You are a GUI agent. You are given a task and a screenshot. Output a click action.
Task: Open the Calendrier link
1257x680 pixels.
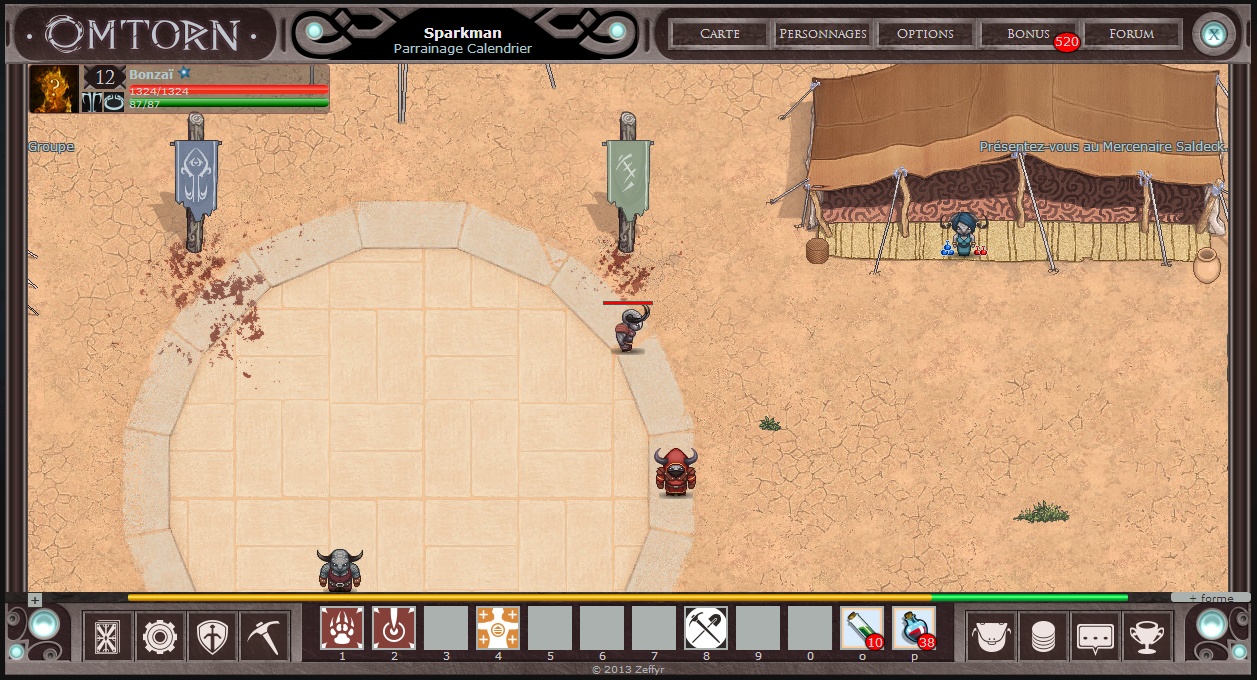point(499,48)
